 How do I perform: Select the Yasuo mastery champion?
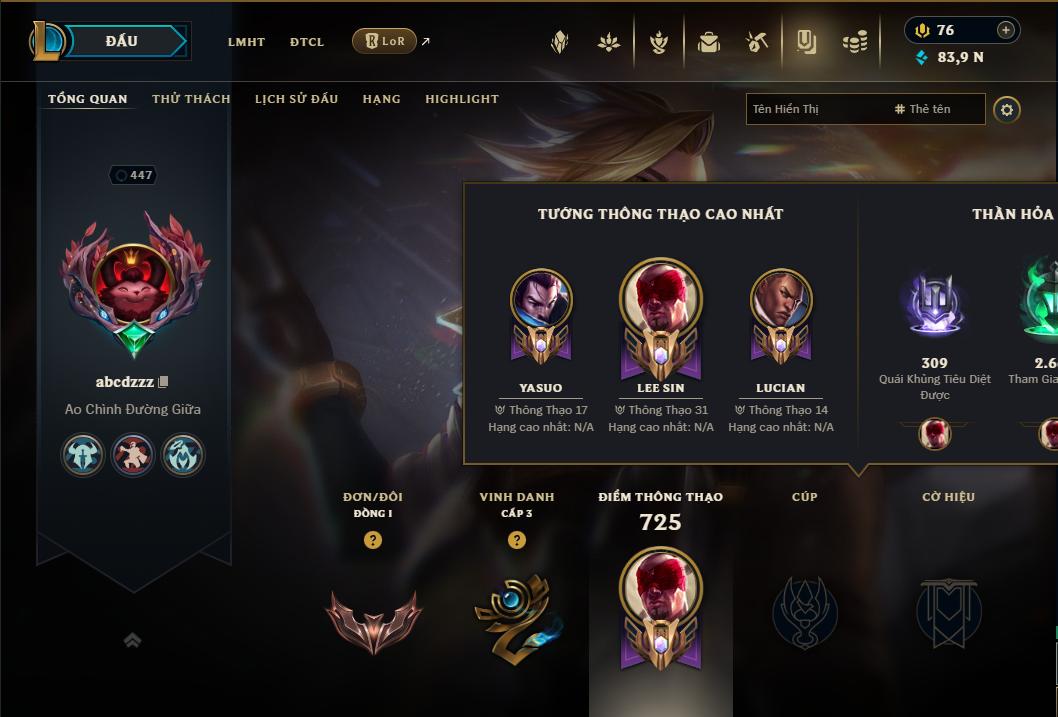coord(541,302)
